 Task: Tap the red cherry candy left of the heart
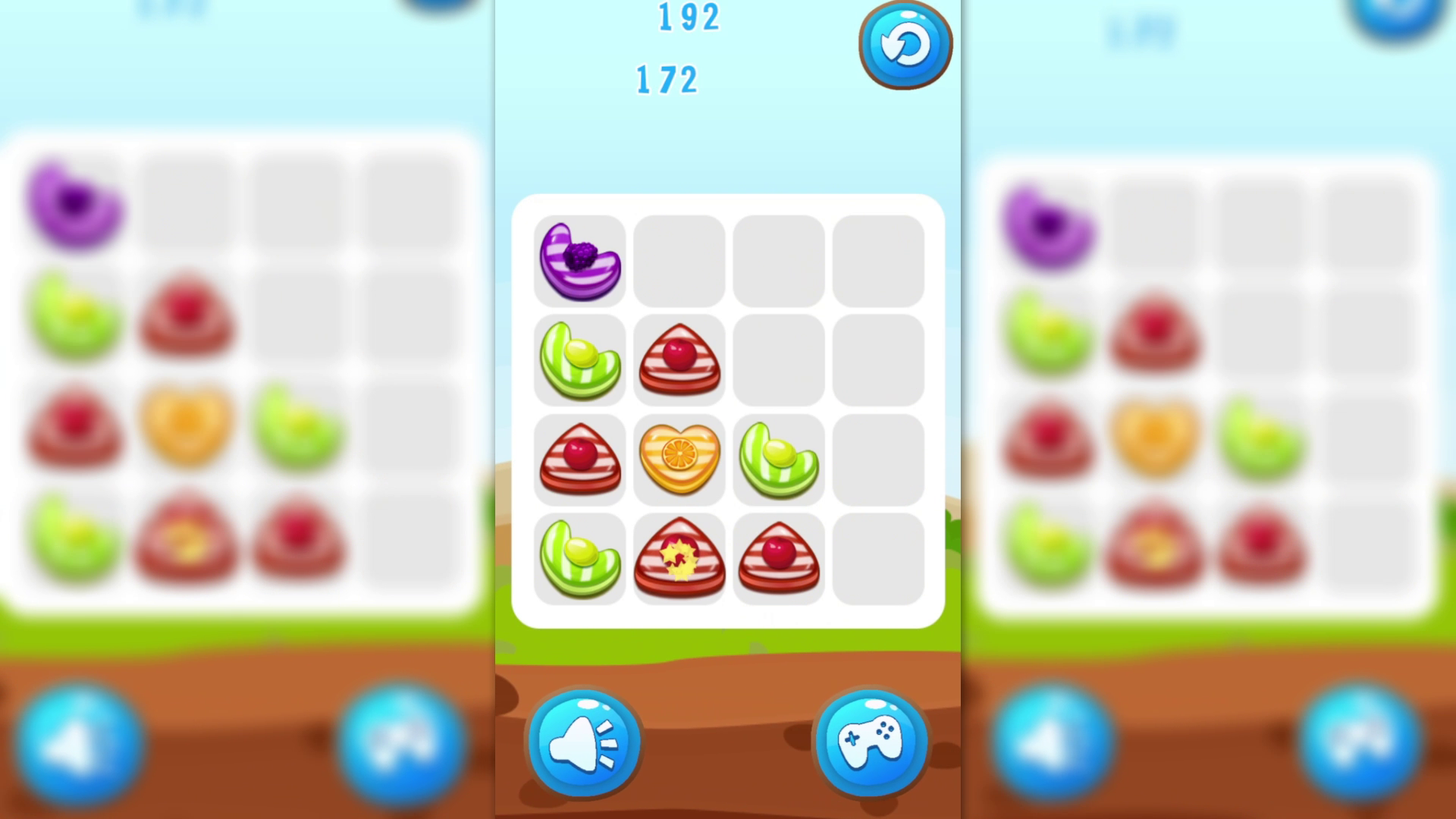coord(579,459)
